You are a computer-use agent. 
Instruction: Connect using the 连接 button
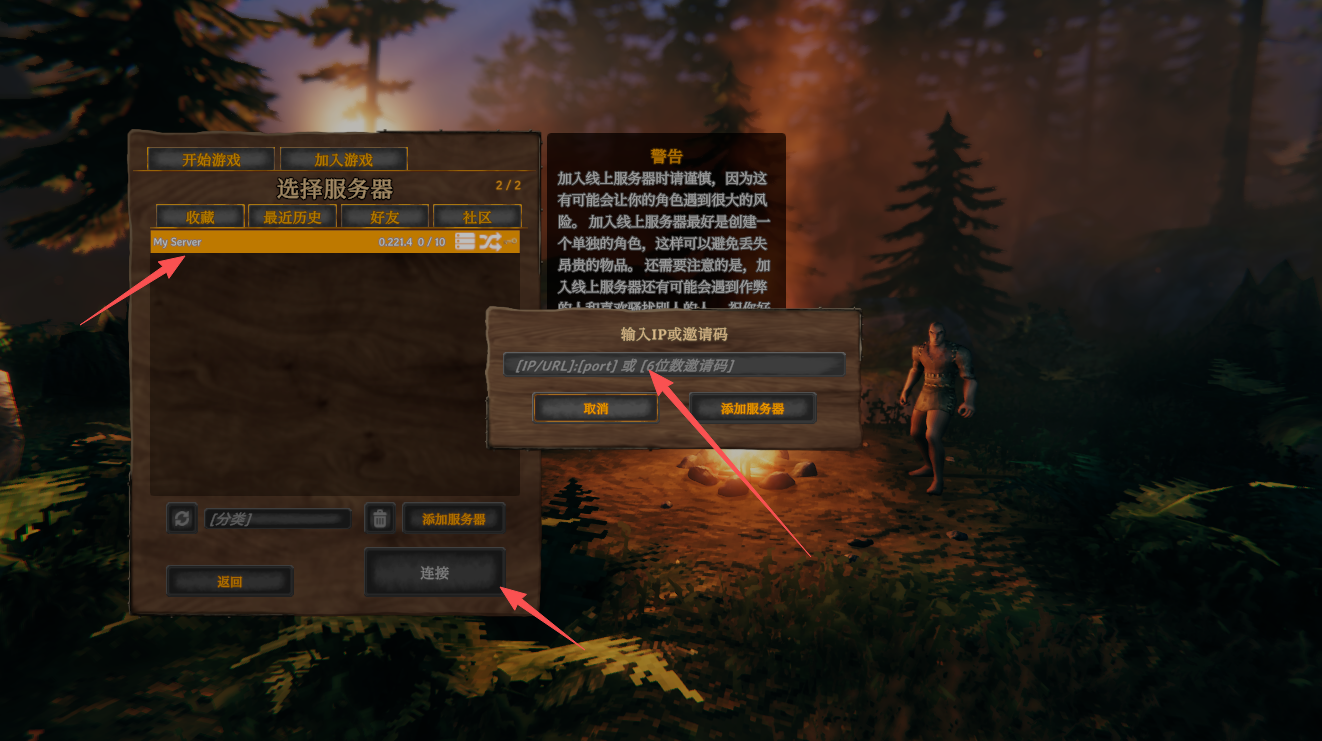(434, 573)
